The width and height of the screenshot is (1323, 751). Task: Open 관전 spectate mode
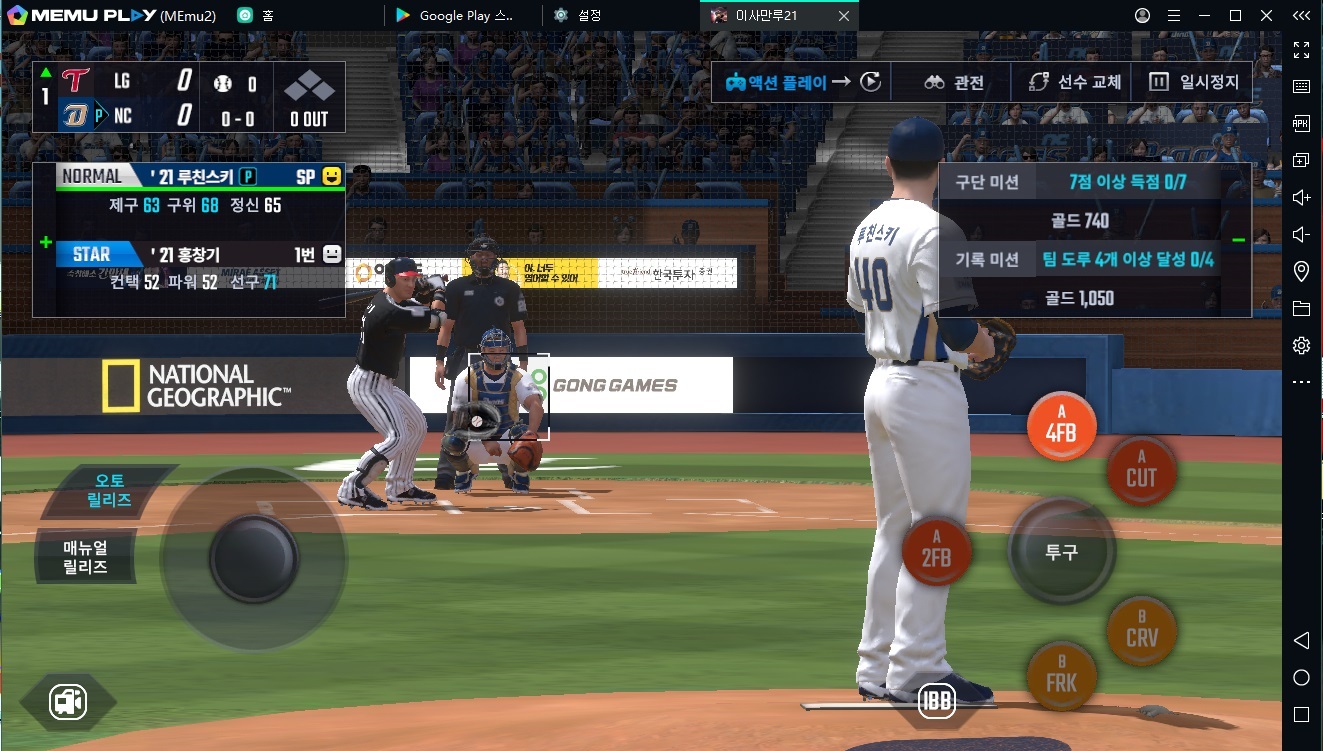point(954,82)
